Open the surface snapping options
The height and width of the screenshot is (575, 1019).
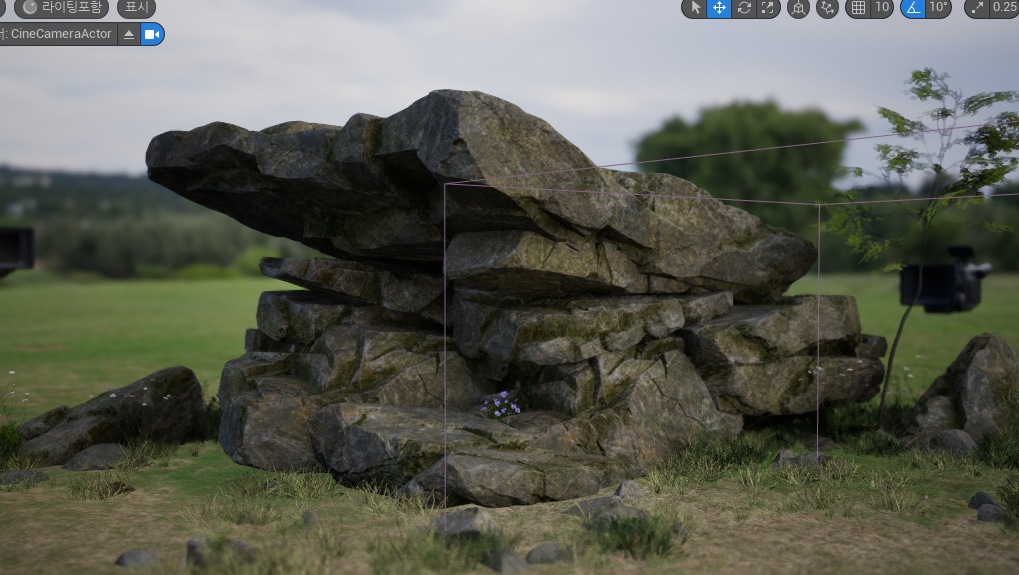tap(828, 8)
